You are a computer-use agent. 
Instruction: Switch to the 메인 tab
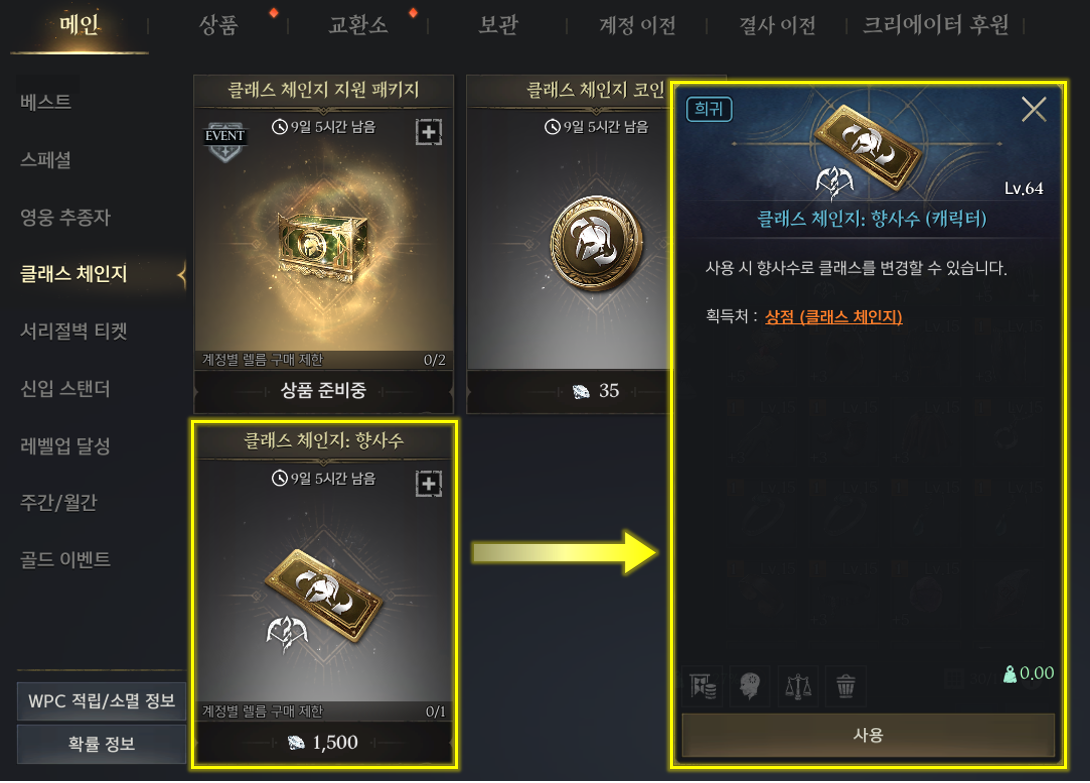(79, 25)
